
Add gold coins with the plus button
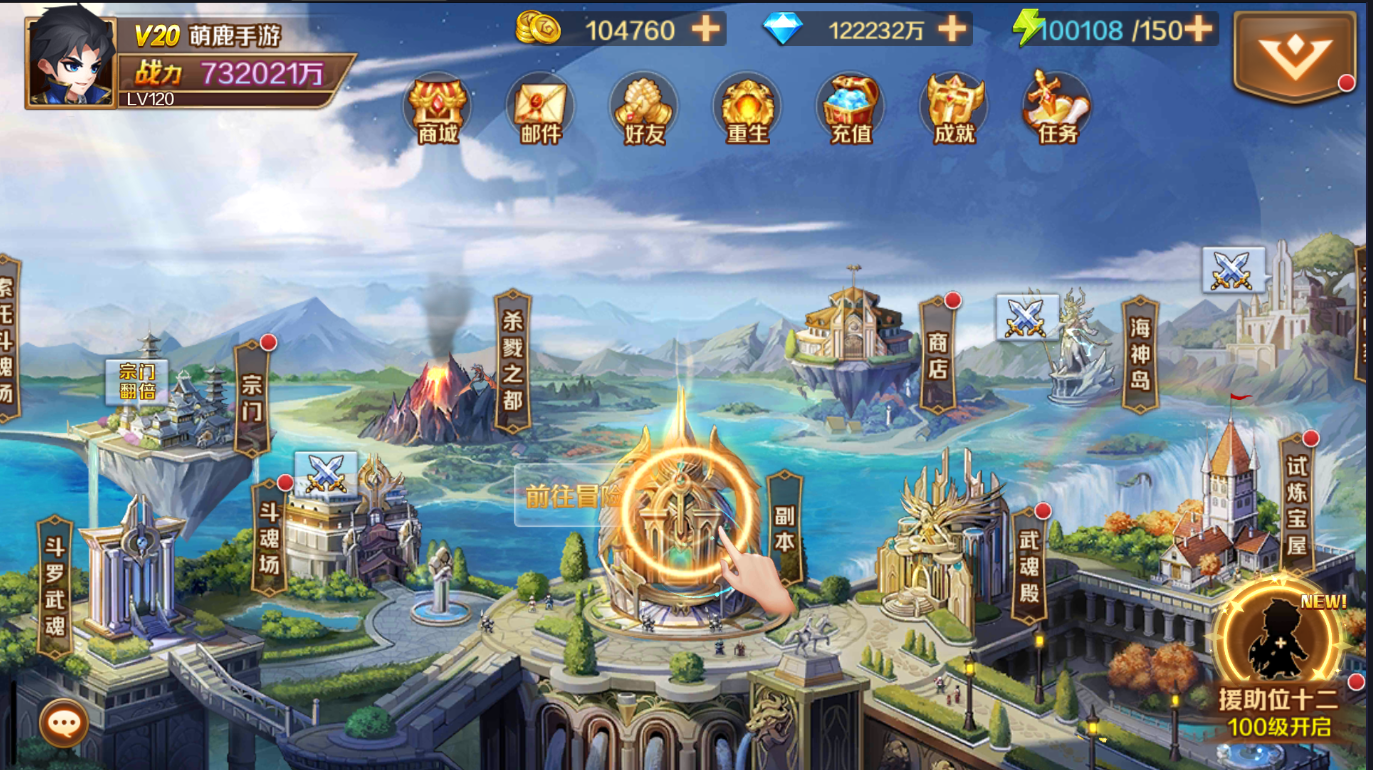coord(706,29)
